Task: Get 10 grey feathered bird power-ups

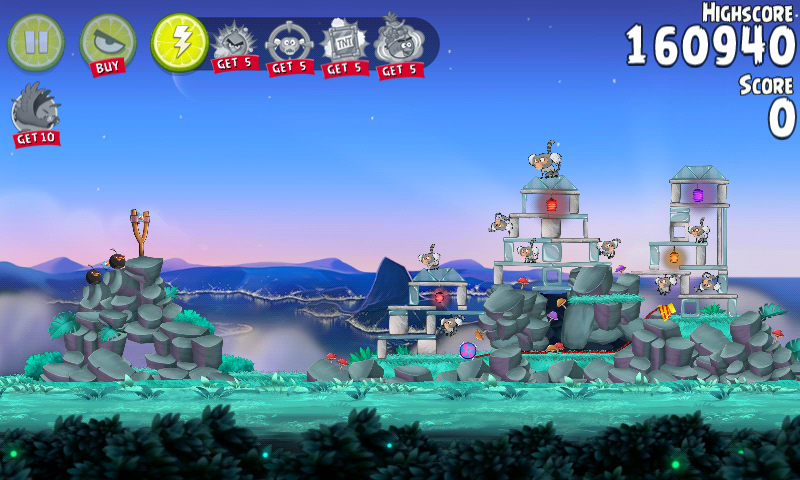Action: pyautogui.click(x=36, y=113)
